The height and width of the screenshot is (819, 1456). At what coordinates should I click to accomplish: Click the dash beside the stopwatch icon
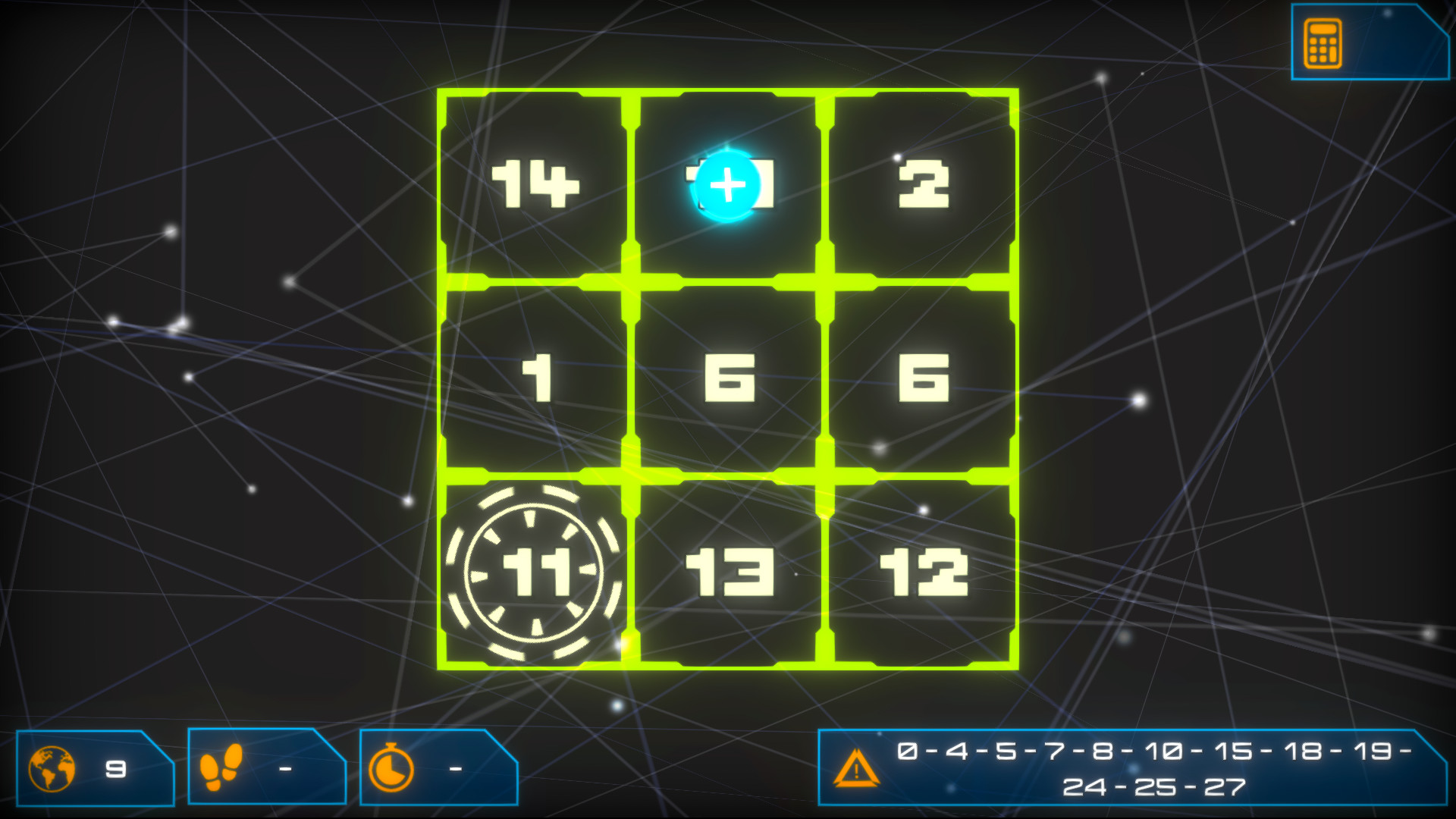tap(453, 768)
